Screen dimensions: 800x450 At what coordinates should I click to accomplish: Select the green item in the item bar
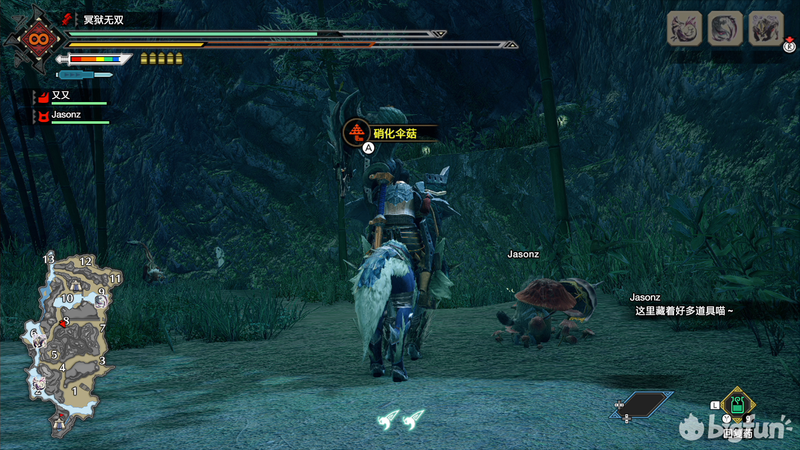click(x=736, y=405)
